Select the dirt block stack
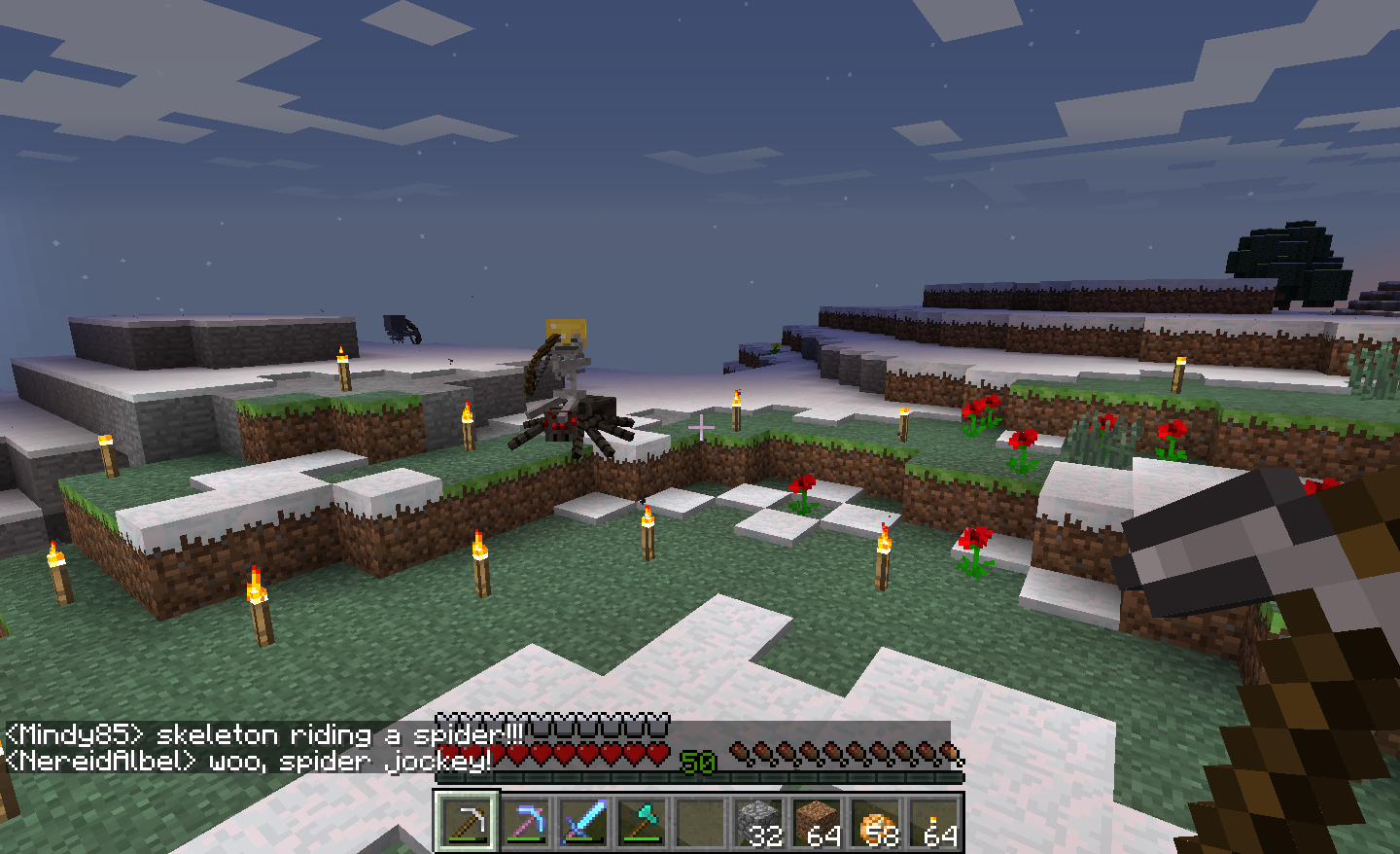This screenshot has width=1400, height=854. click(x=817, y=822)
